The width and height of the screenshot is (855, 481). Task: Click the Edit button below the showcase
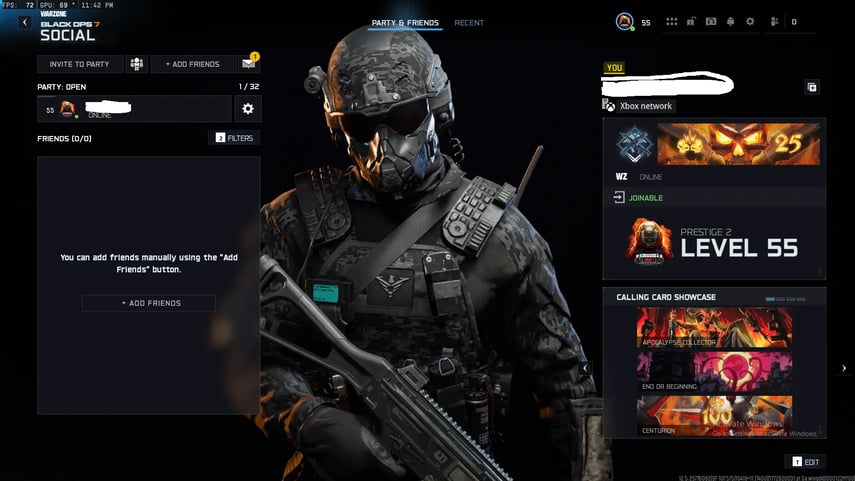[806, 462]
